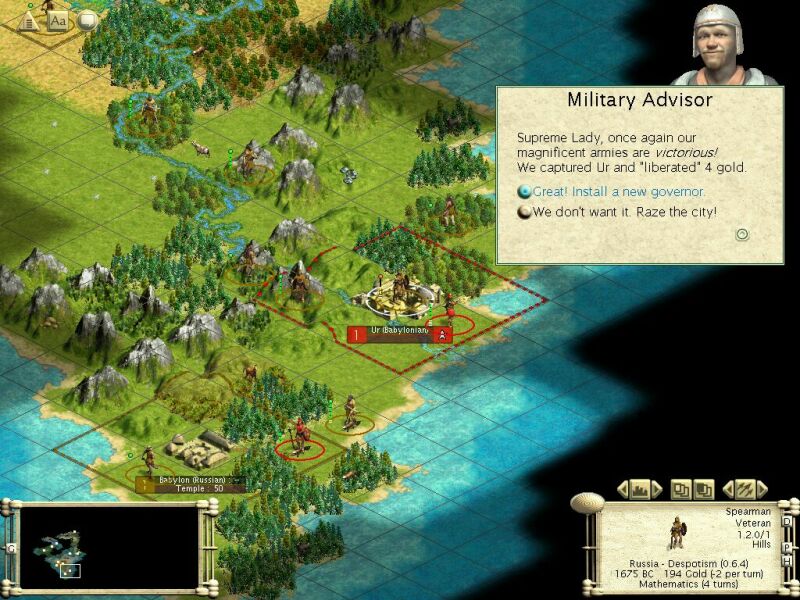Choose "Great! Install a new governor."
Screen dimensions: 800x600
618,191
